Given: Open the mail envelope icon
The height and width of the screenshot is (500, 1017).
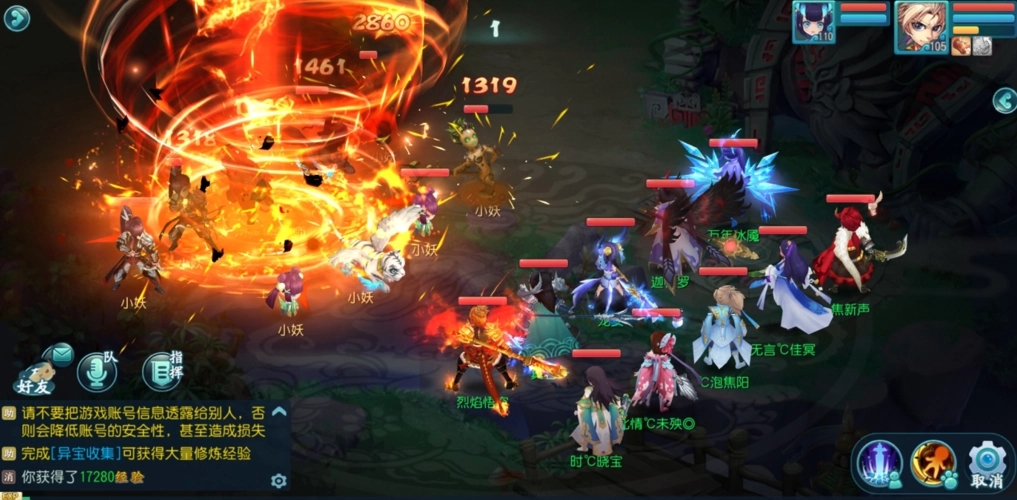Looking at the screenshot, I should tap(60, 353).
